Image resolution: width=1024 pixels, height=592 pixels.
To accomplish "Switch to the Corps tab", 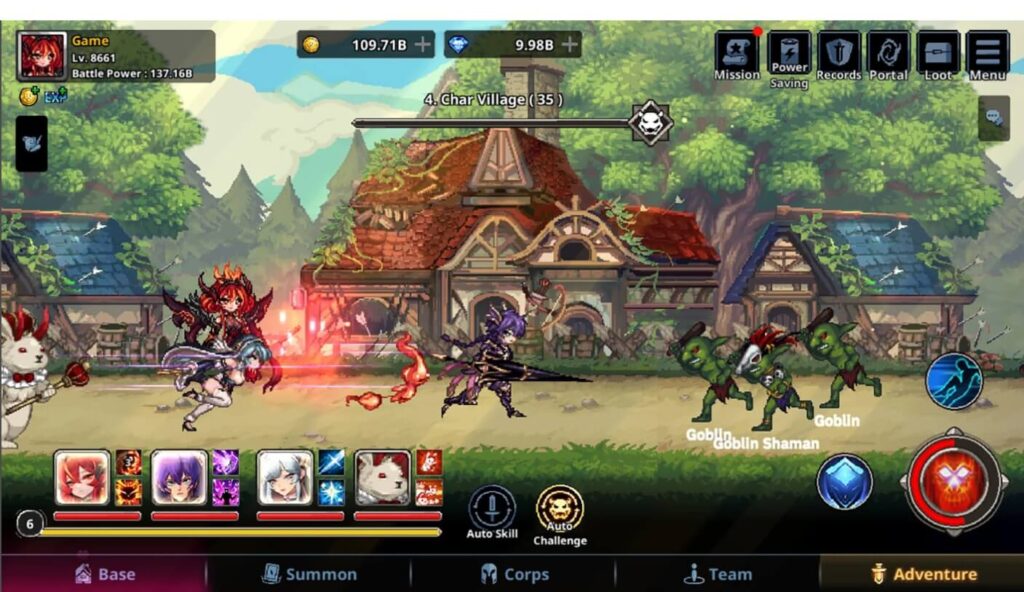I will [x=514, y=574].
